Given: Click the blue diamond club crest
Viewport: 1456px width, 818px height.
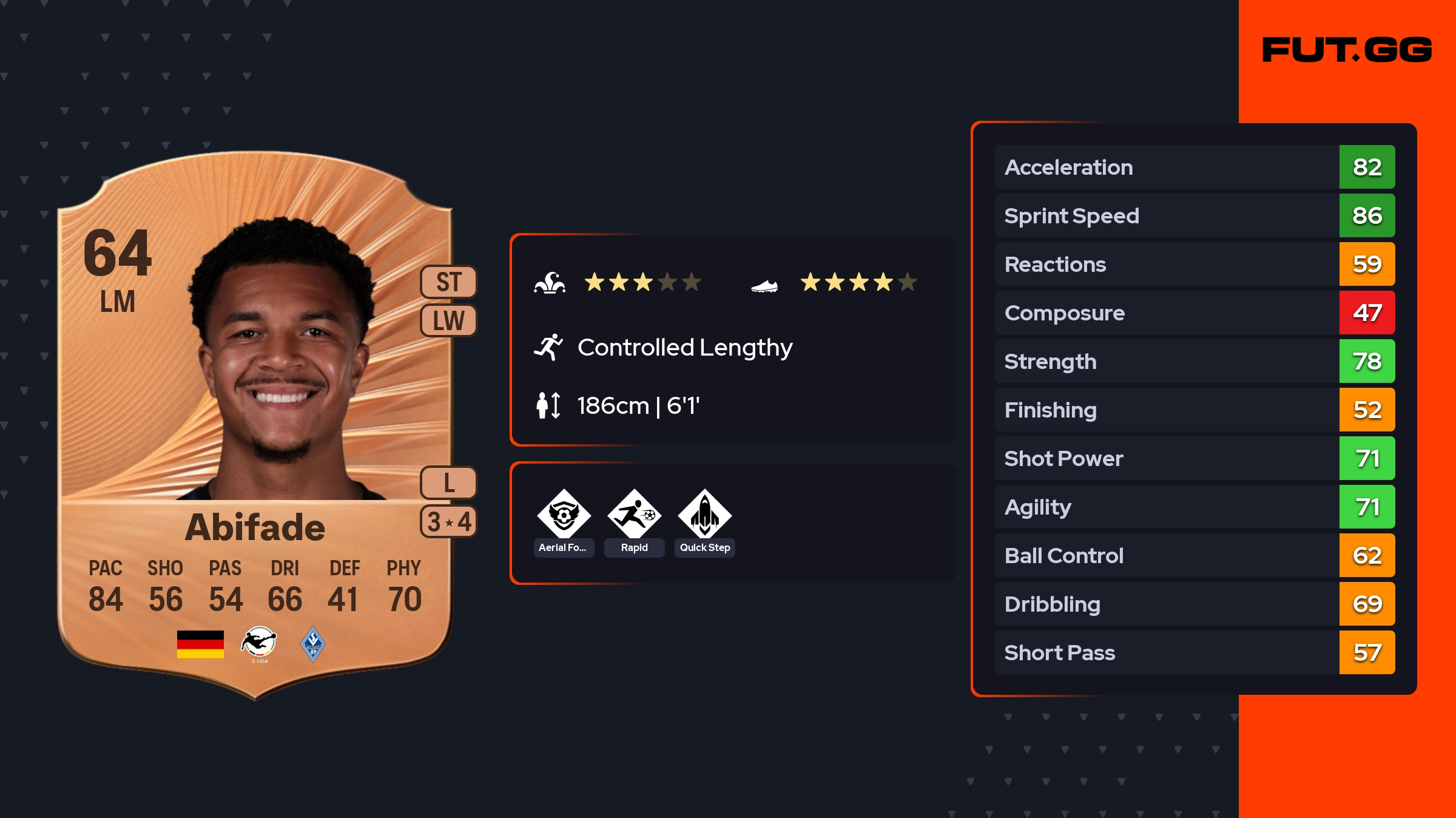Looking at the screenshot, I should [x=313, y=644].
